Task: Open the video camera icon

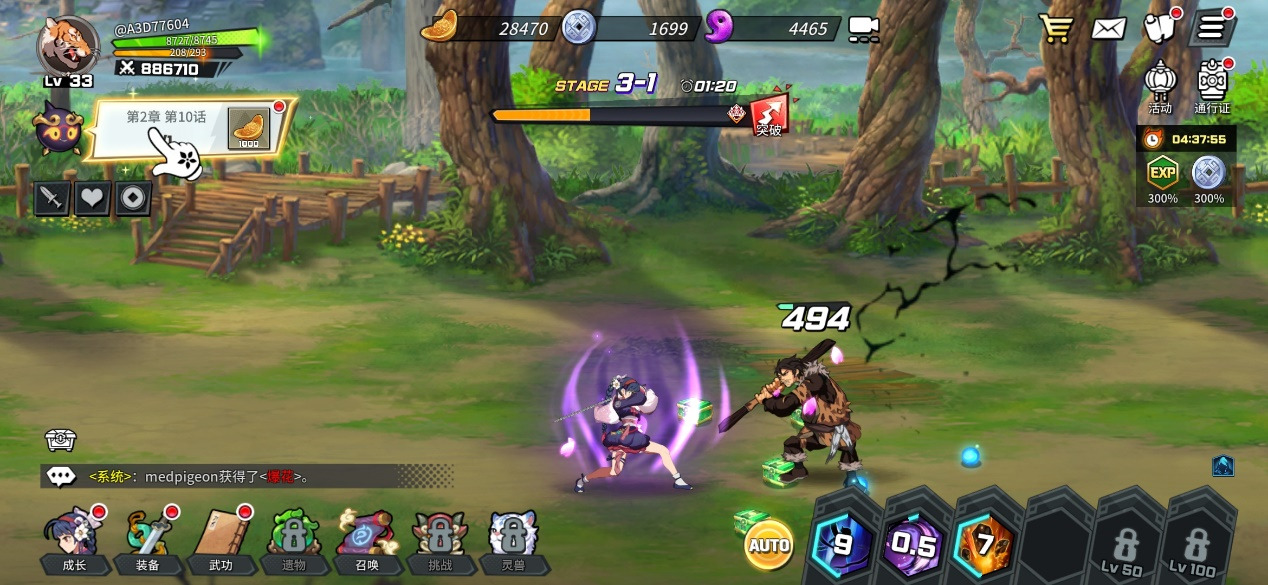Action: point(863,29)
